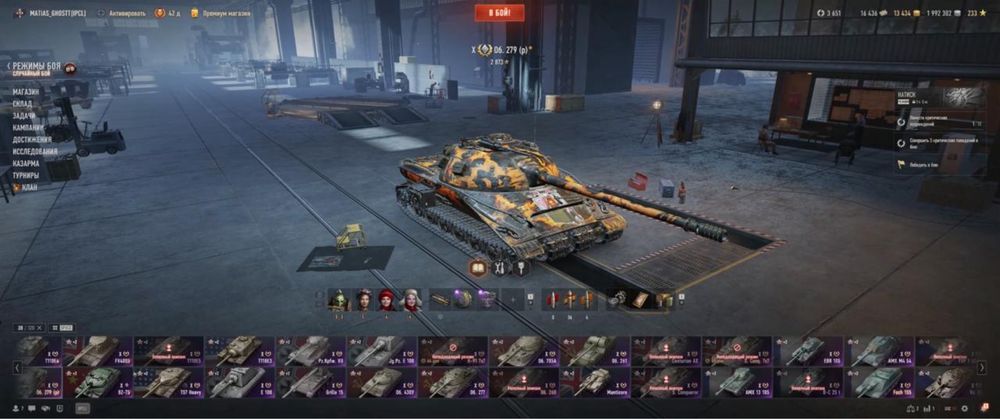Open the КАЗАРМА (Barracks) menu entry
Image resolution: width=1000 pixels, height=419 pixels.
[x=27, y=163]
